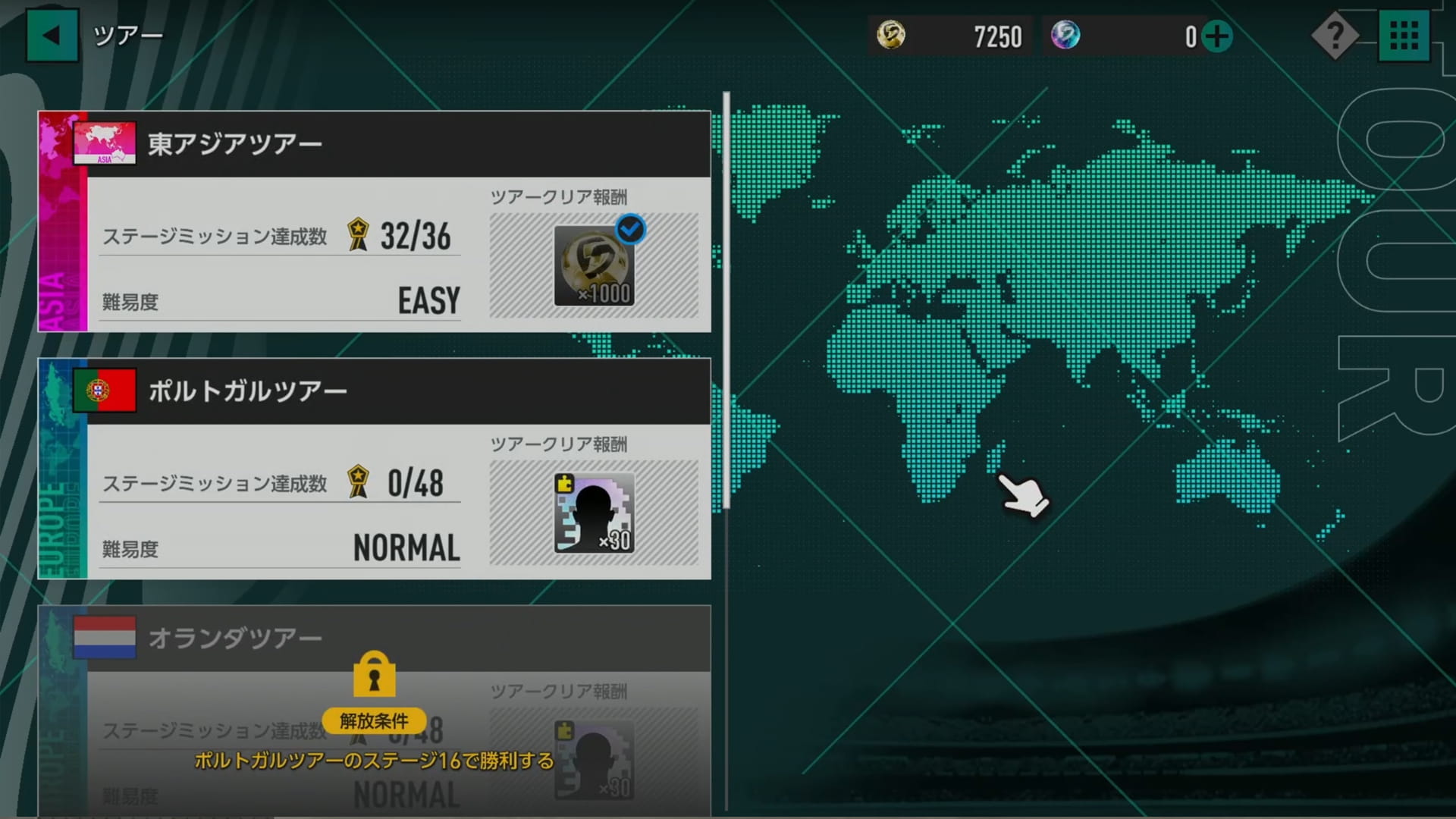Open the help question mark icon

1335,36
